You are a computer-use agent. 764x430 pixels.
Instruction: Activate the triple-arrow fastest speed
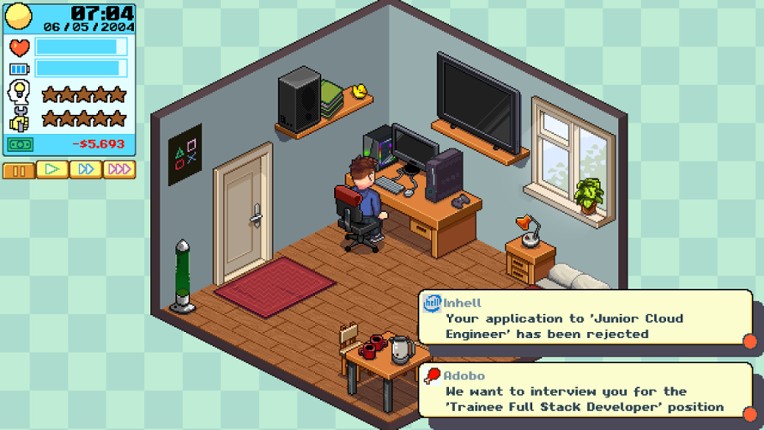point(119,170)
